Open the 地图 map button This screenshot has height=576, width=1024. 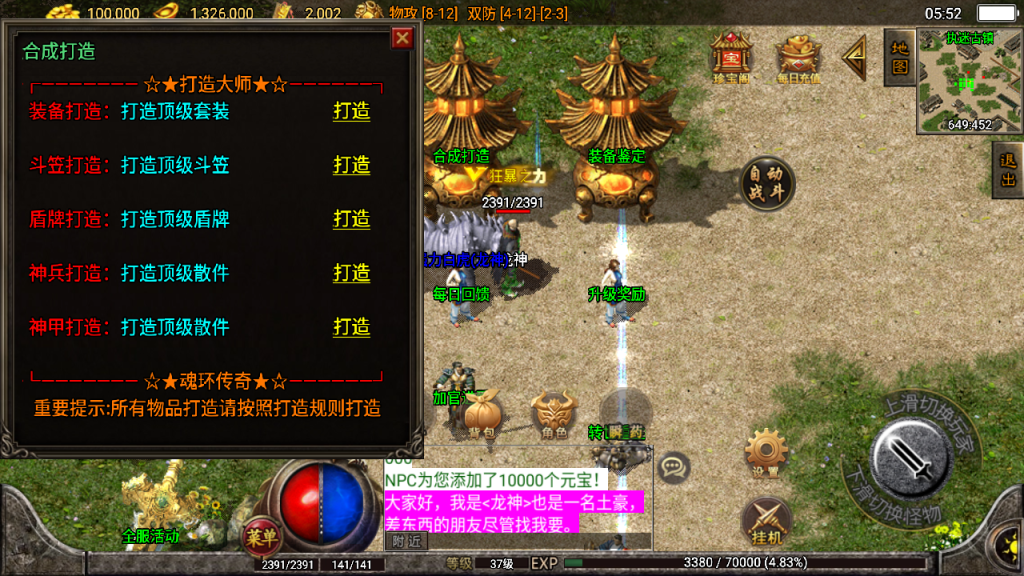899,57
